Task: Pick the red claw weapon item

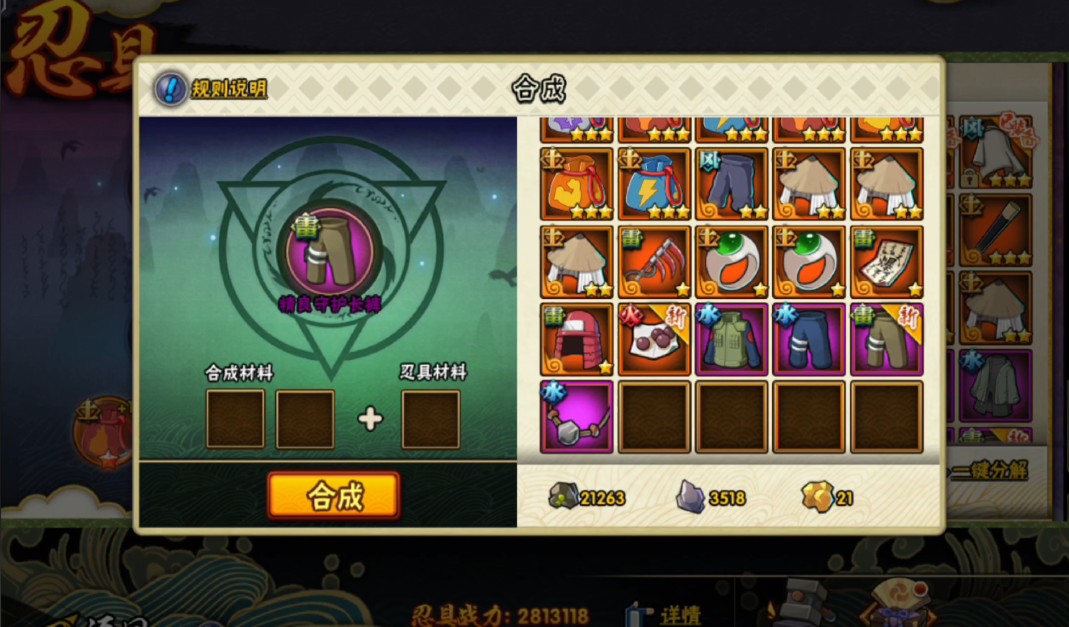Action: [x=654, y=261]
